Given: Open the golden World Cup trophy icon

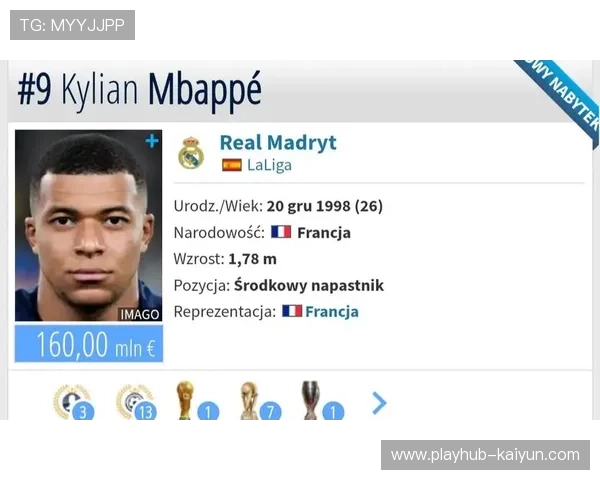Looking at the screenshot, I should pos(186,401).
